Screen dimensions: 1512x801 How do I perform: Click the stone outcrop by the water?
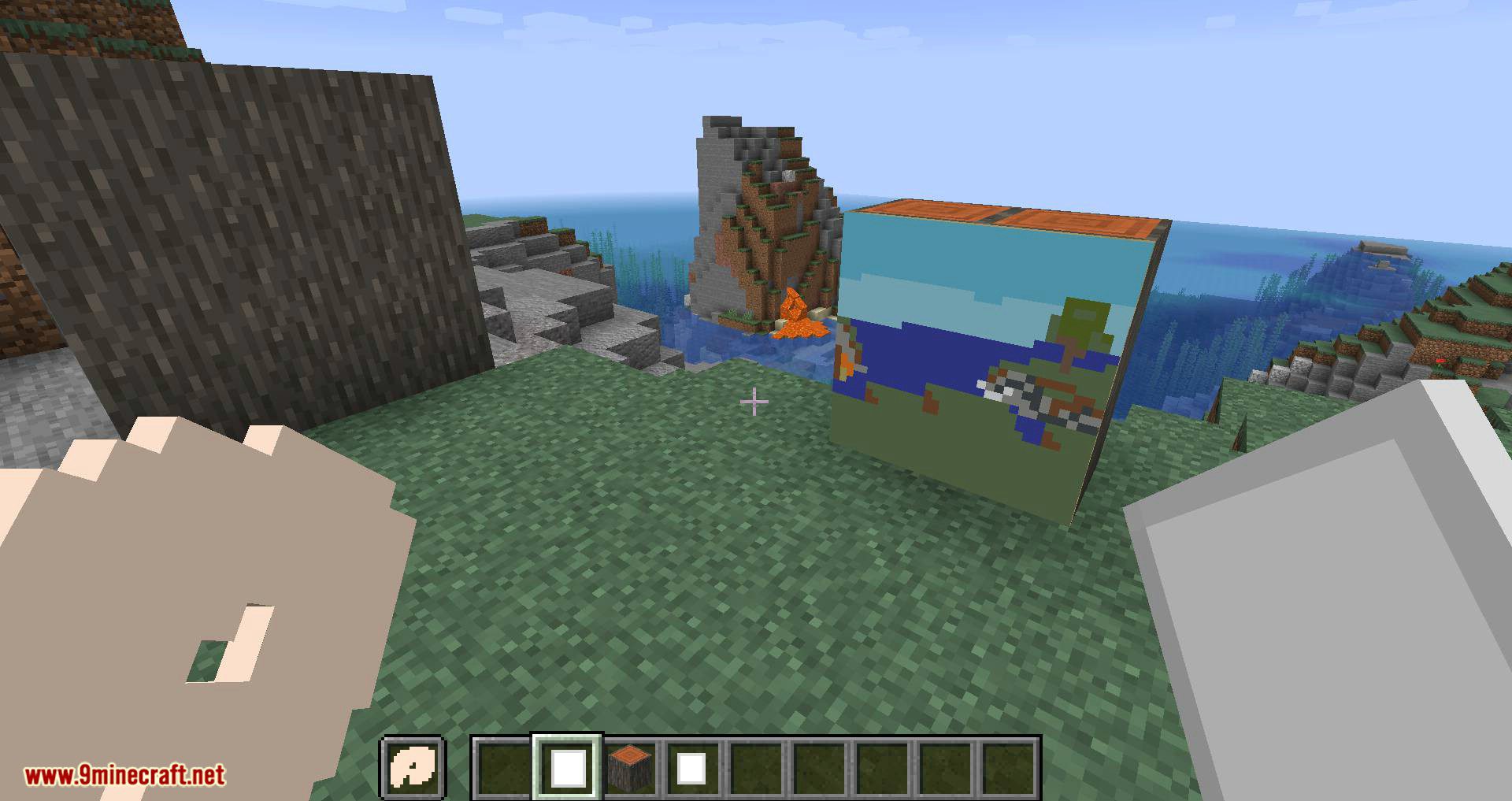click(x=551, y=291)
